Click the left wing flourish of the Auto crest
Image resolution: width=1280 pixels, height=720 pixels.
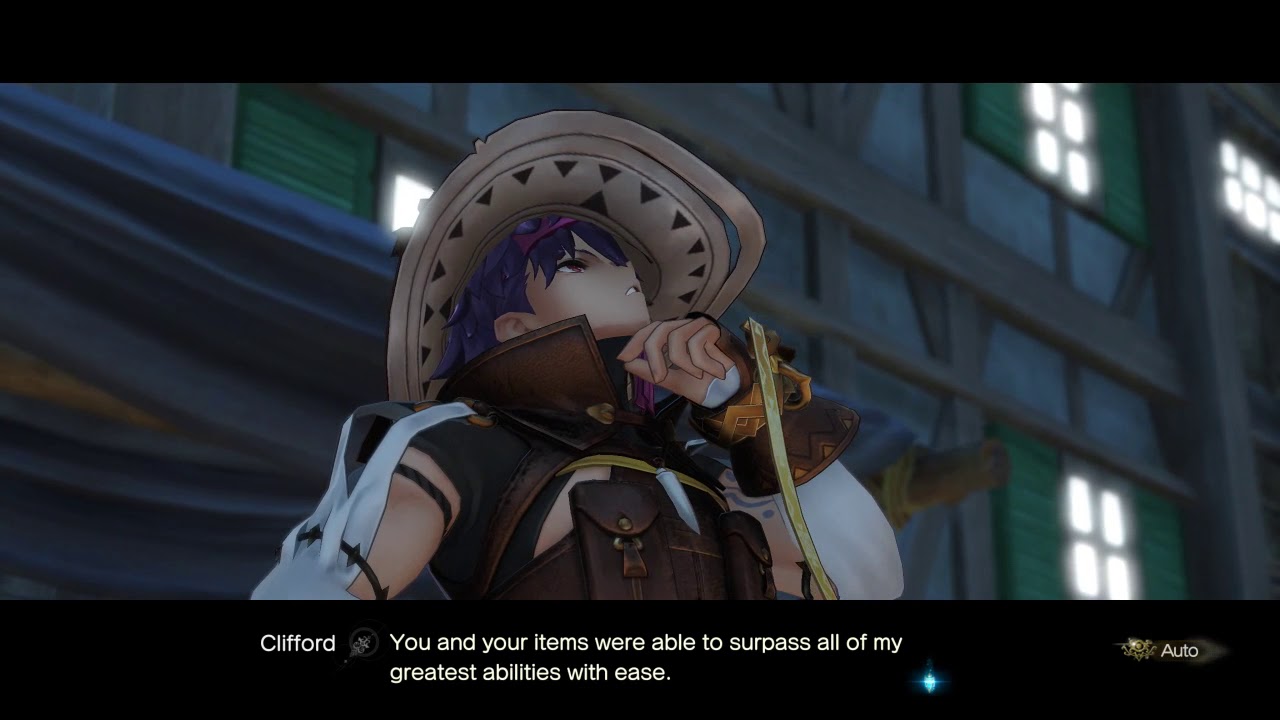[1126, 649]
